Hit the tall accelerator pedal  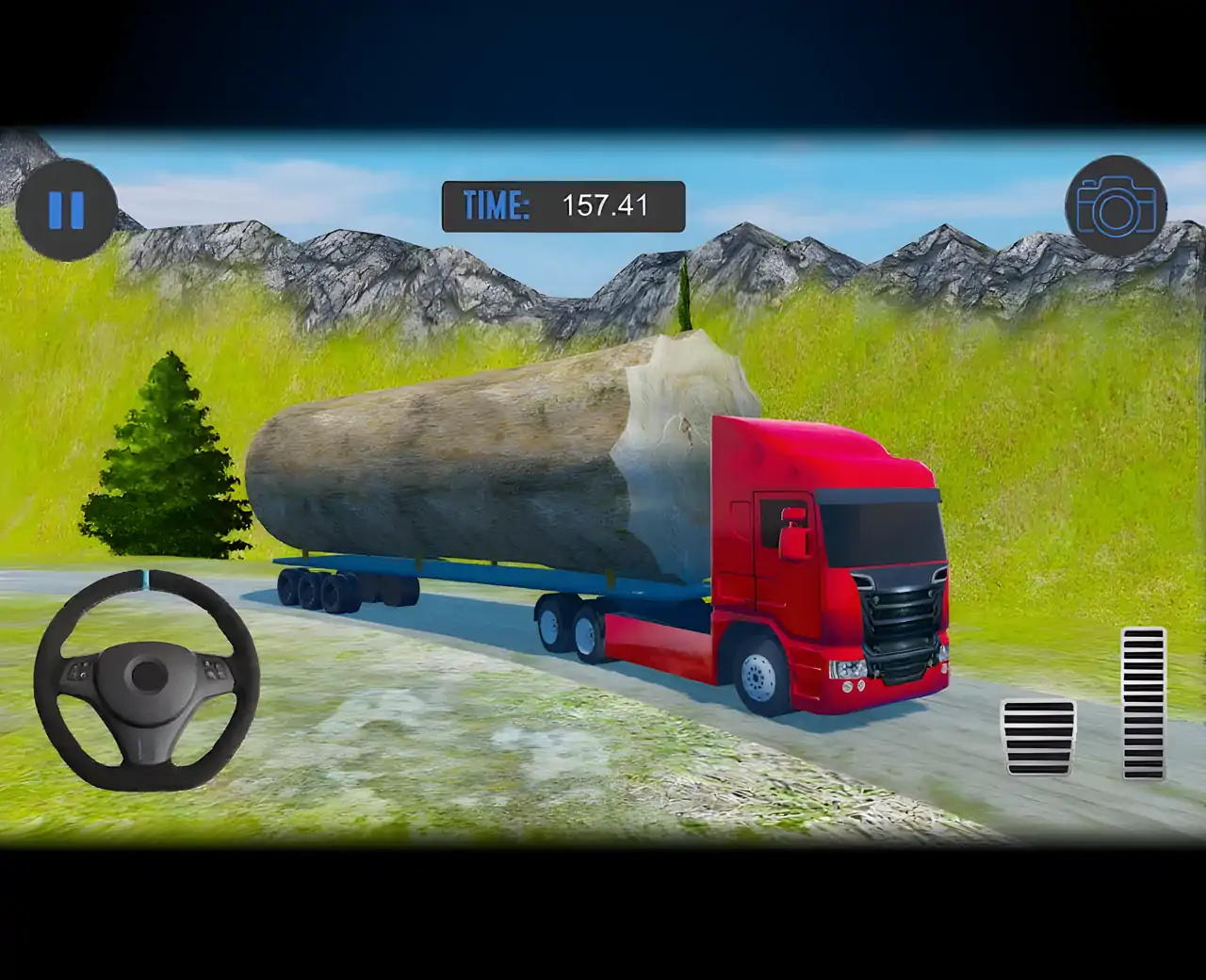pos(1143,702)
